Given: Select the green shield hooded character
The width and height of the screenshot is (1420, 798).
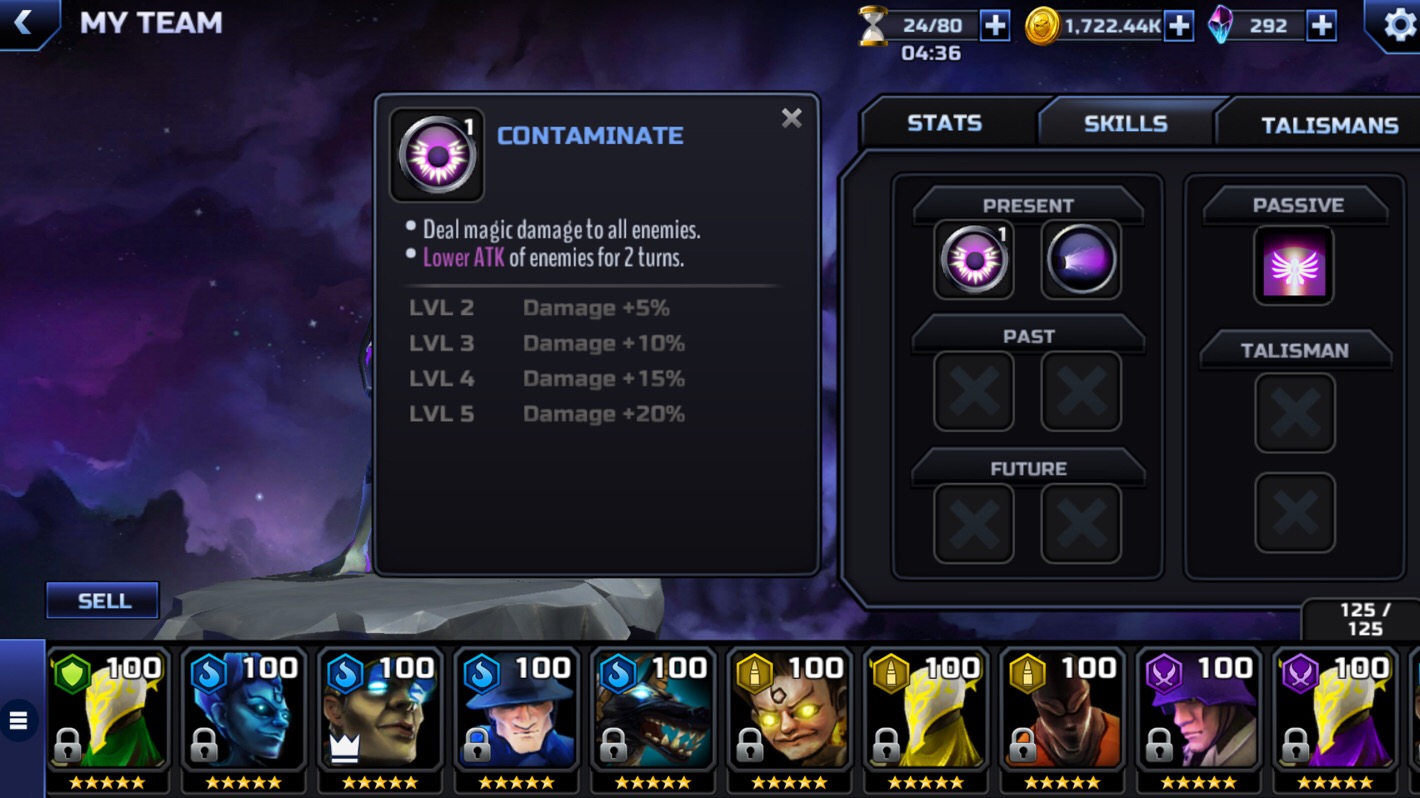Looking at the screenshot, I should 108,712.
